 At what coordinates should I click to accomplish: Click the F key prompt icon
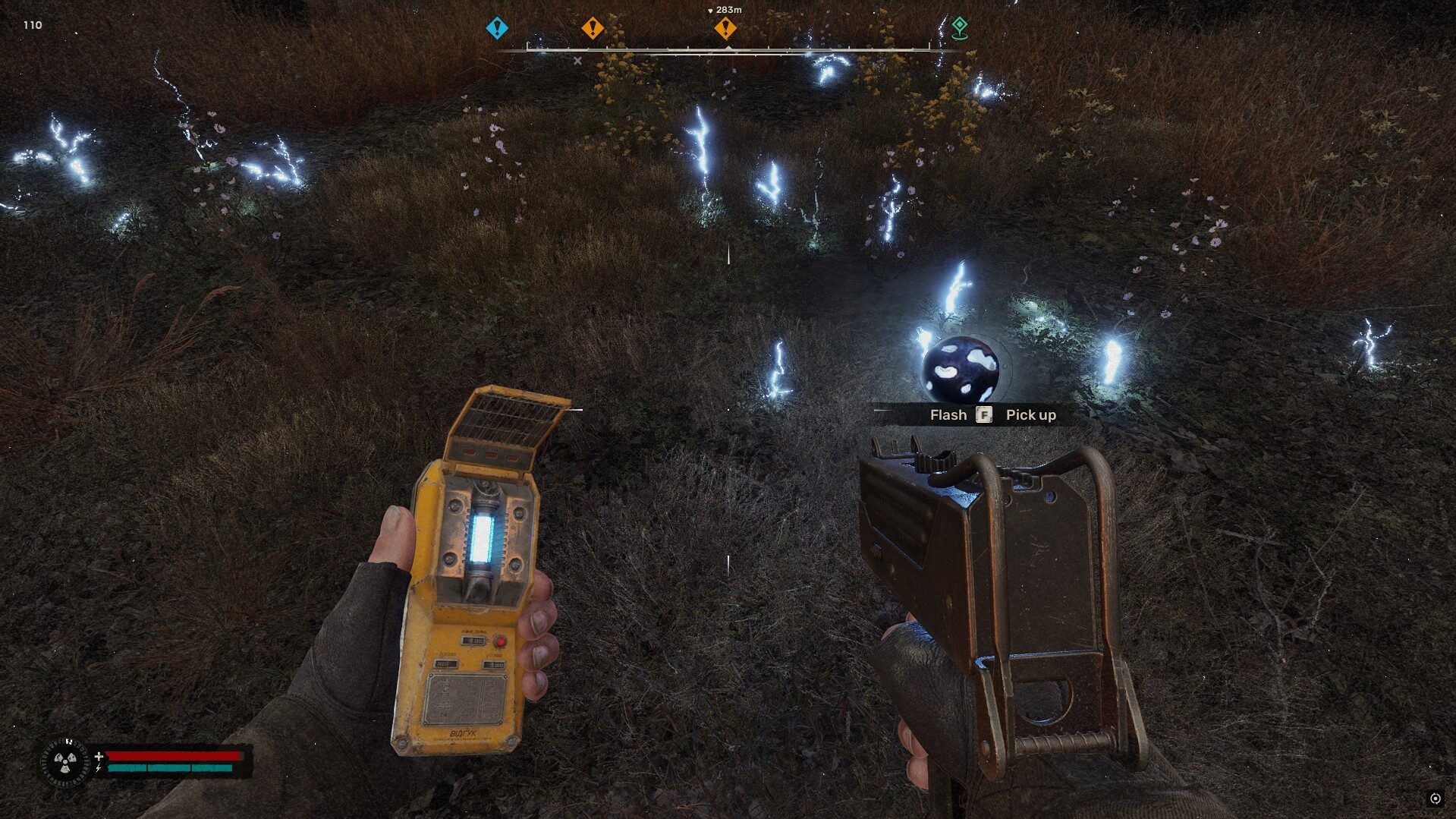click(984, 415)
